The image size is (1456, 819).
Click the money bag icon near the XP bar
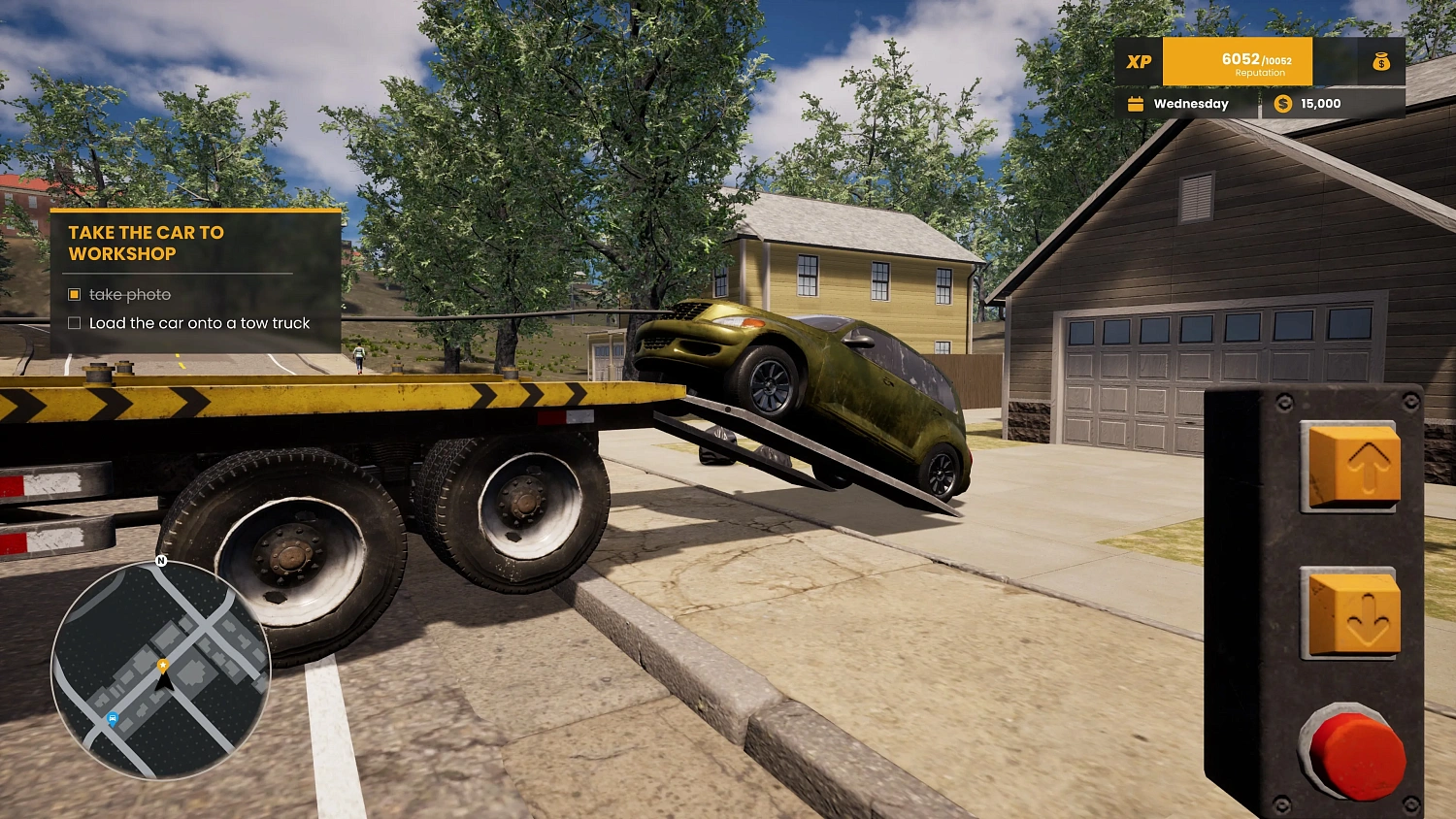1381,62
